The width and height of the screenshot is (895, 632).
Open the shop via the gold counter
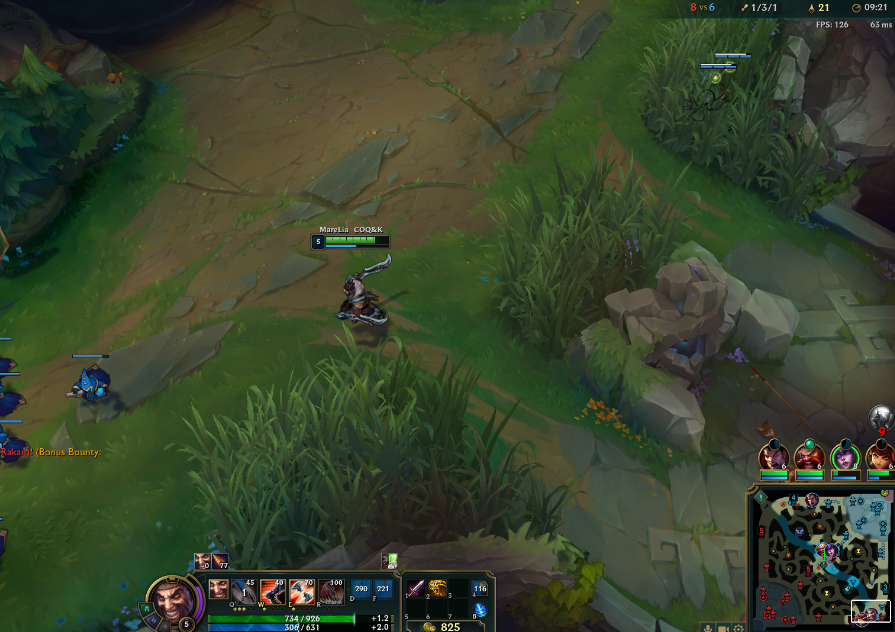point(443,627)
